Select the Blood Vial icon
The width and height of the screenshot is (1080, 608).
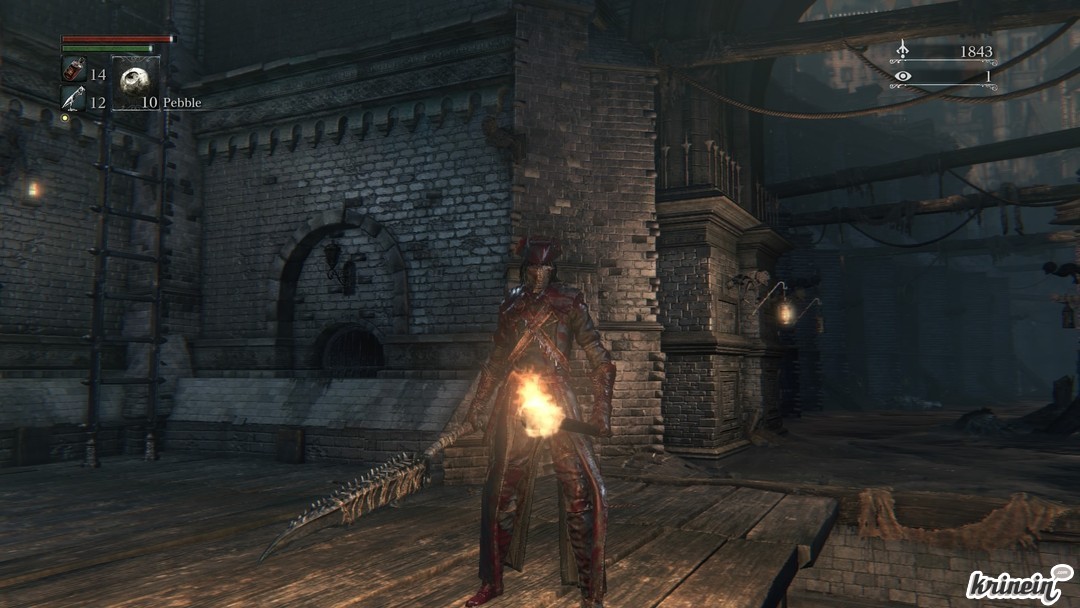click(x=74, y=70)
